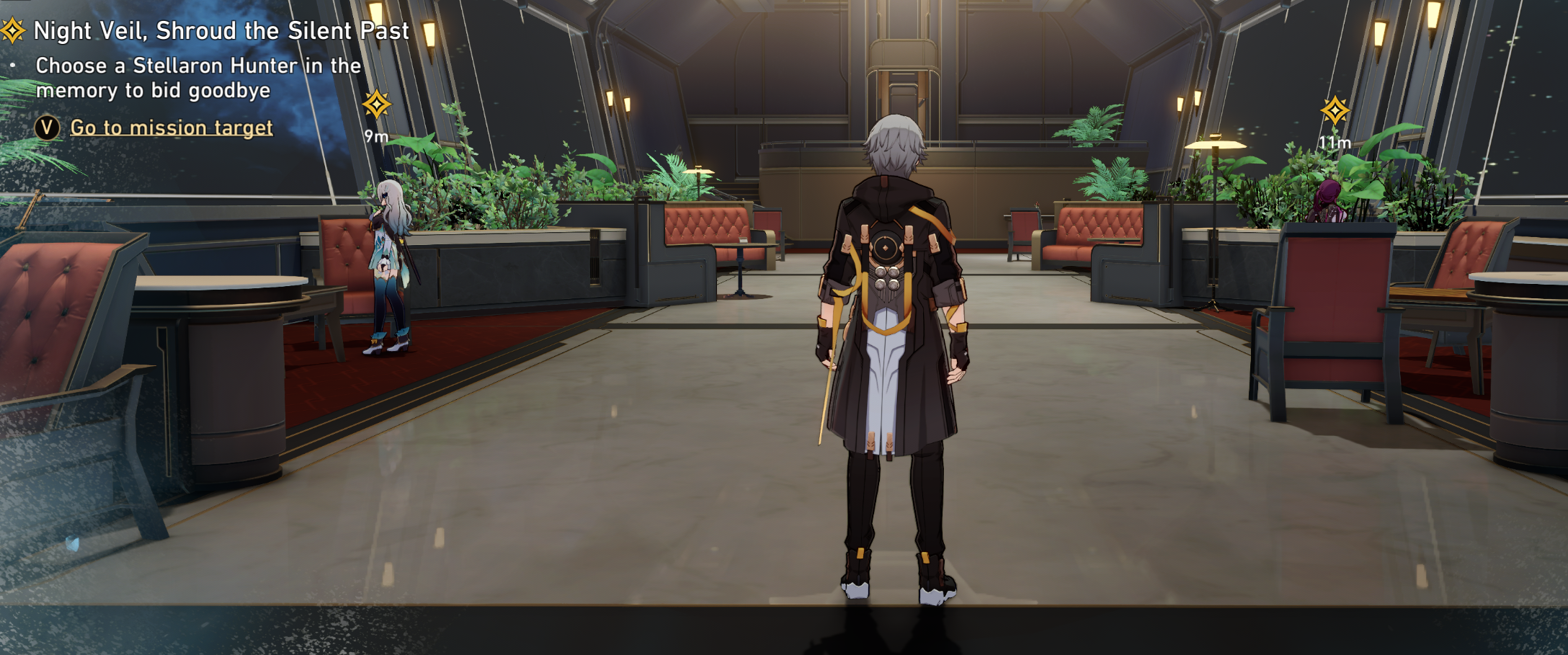The width and height of the screenshot is (1568, 655).
Task: Follow the Go to mission target link
Action: click(171, 128)
